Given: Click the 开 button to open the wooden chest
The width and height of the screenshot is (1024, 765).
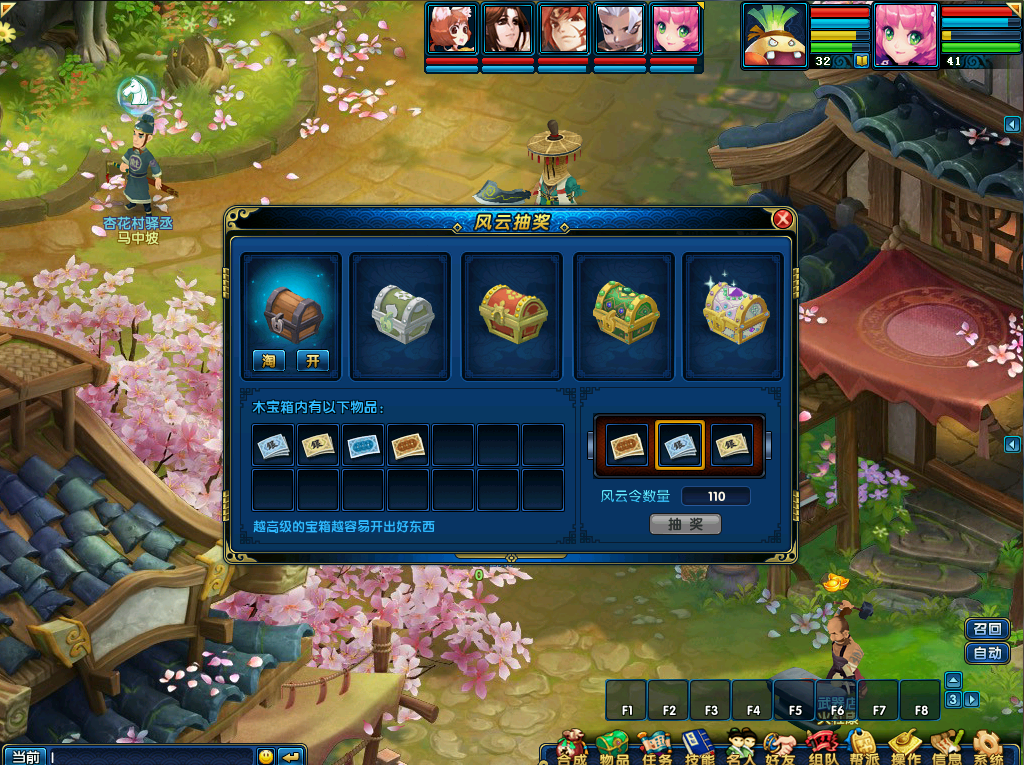Looking at the screenshot, I should pos(312,360).
